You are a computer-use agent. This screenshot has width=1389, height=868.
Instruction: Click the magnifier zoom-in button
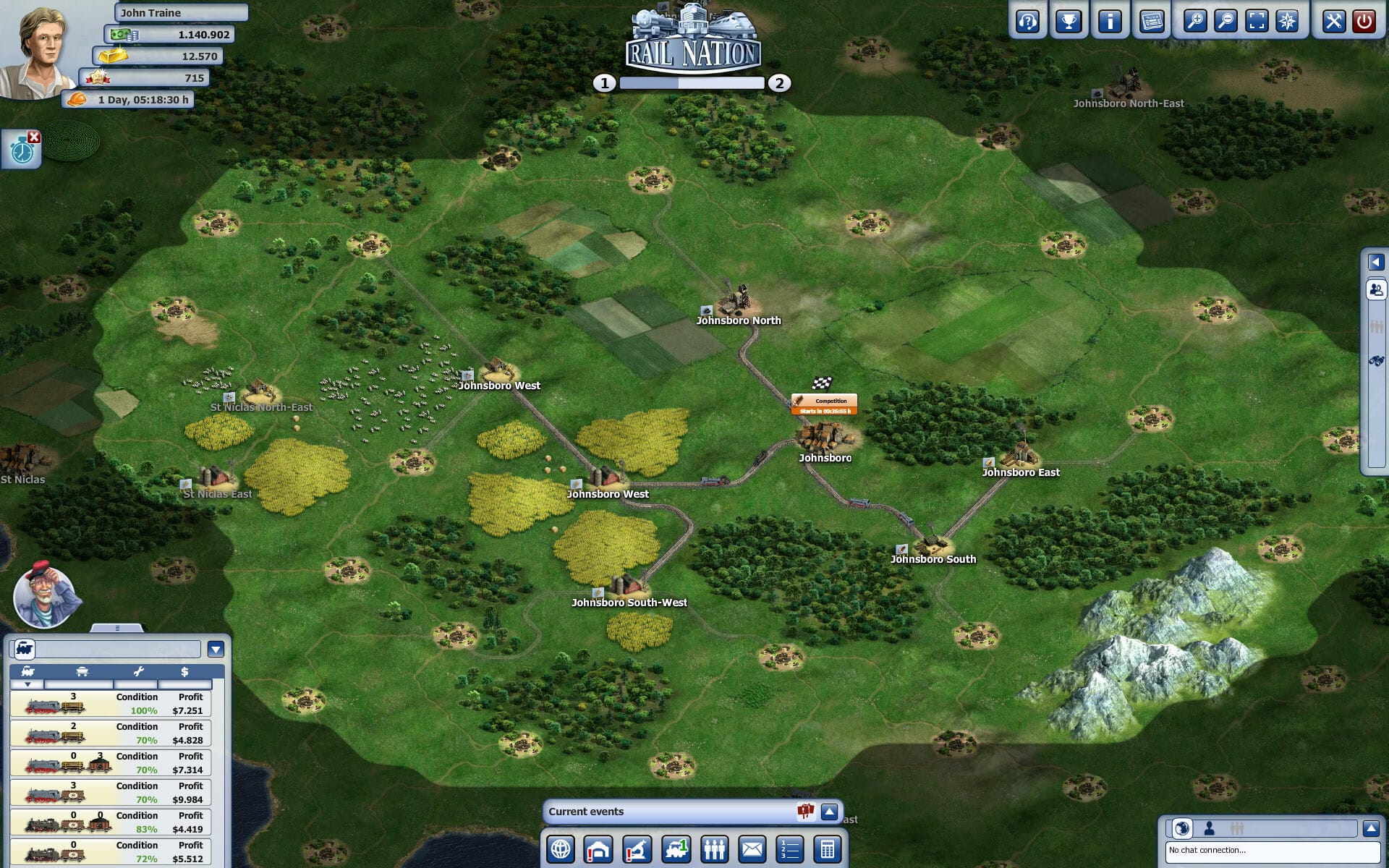coord(1194,21)
